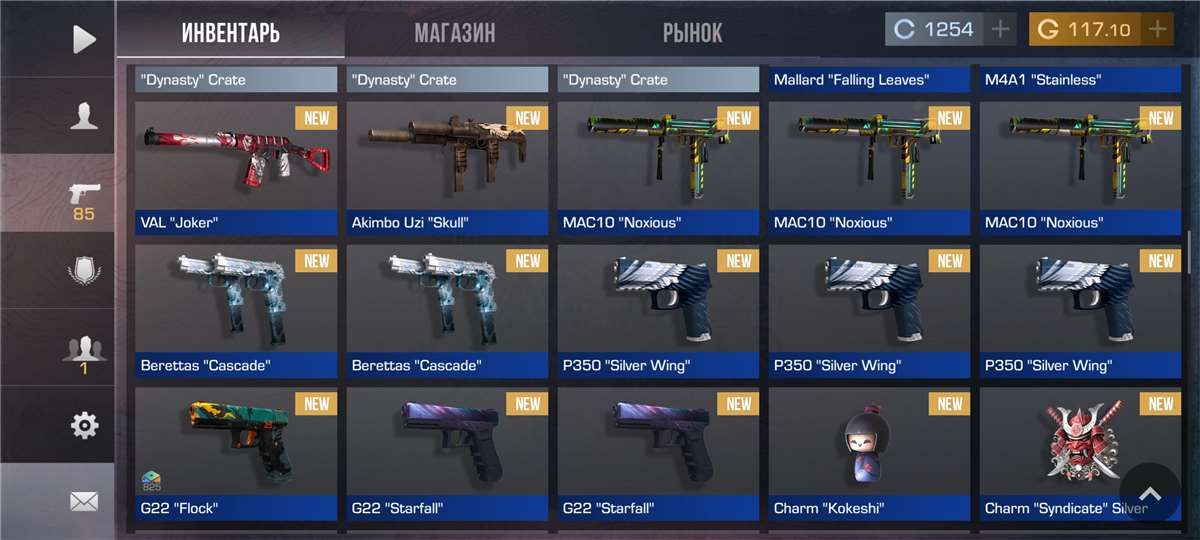Image resolution: width=1200 pixels, height=540 pixels.
Task: Choose the M4A1 "Stainless" item
Action: [x=1080, y=80]
